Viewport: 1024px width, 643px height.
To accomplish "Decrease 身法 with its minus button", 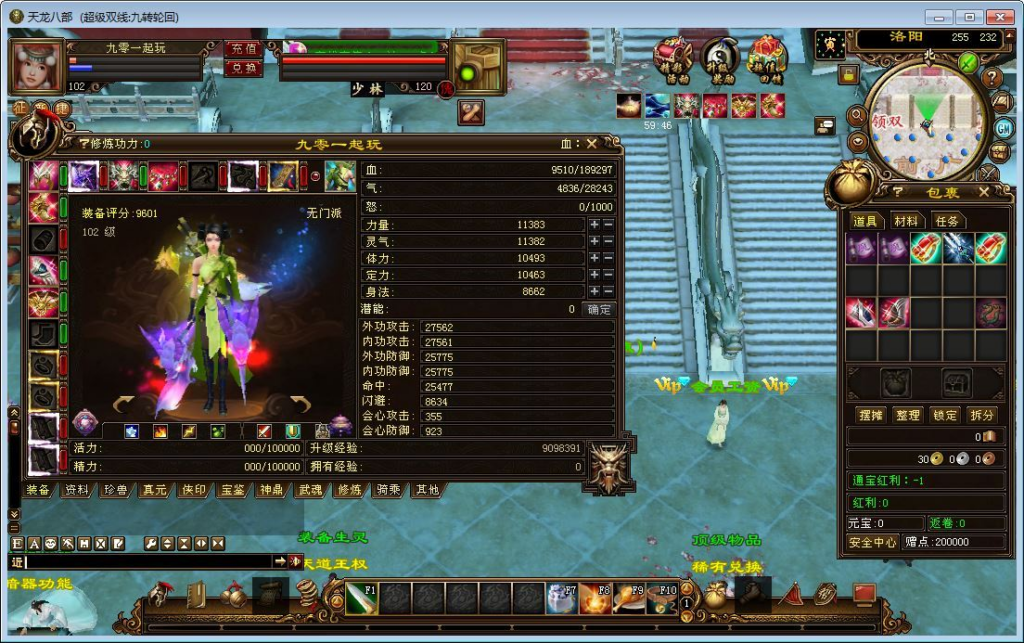I will 608,291.
